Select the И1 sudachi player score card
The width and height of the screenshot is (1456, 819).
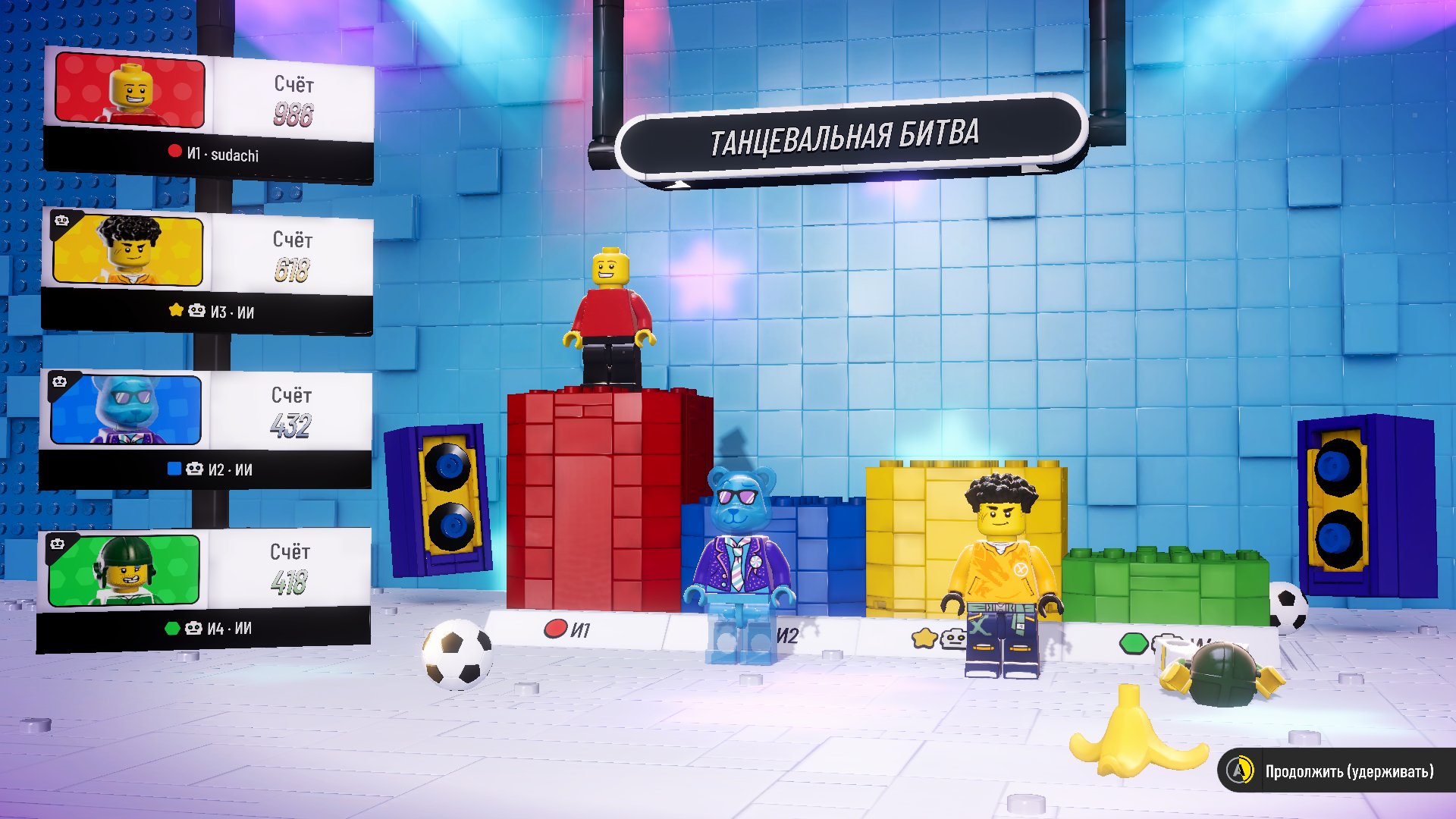(x=209, y=114)
